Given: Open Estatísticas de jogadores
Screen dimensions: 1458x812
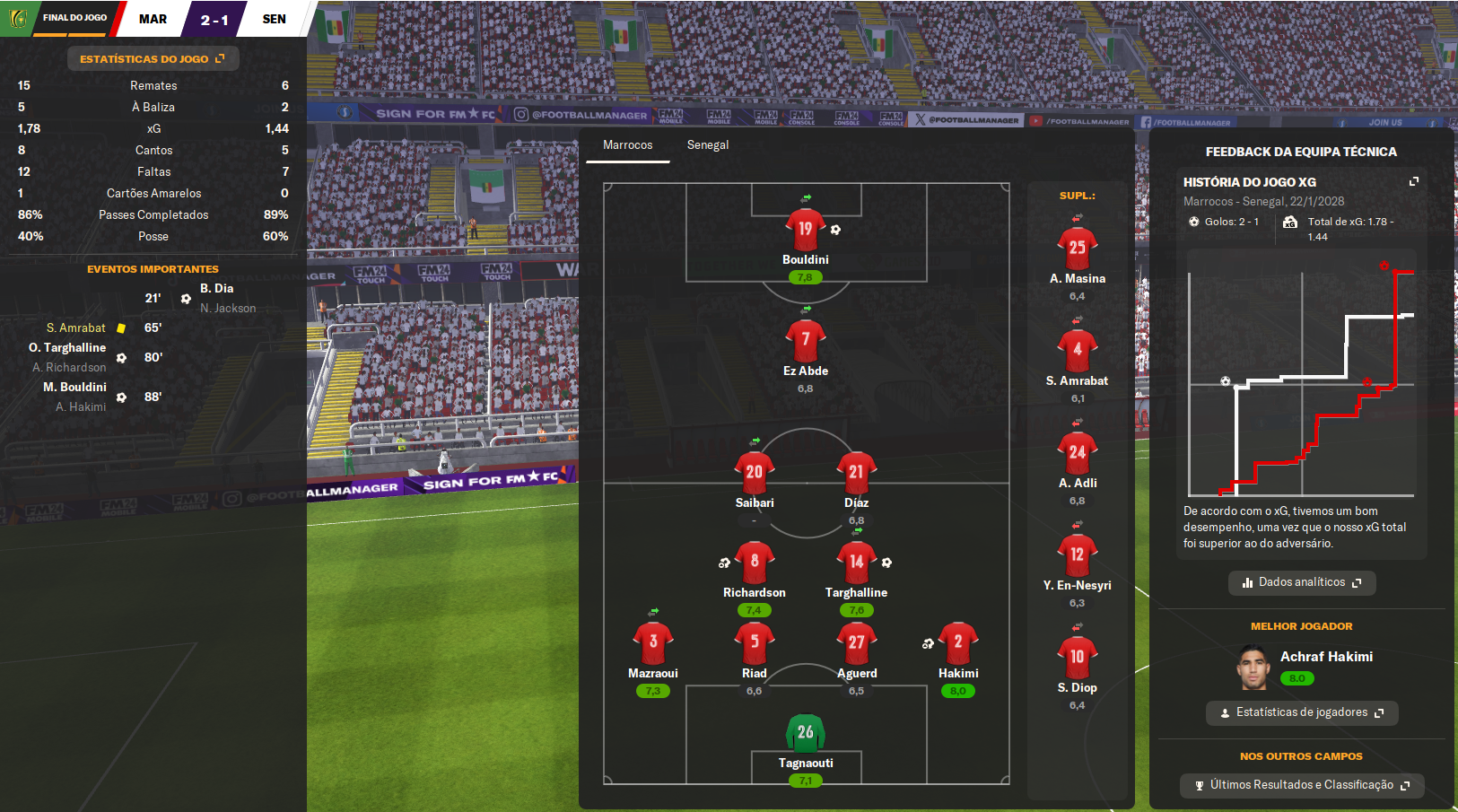Looking at the screenshot, I should (x=1301, y=712).
